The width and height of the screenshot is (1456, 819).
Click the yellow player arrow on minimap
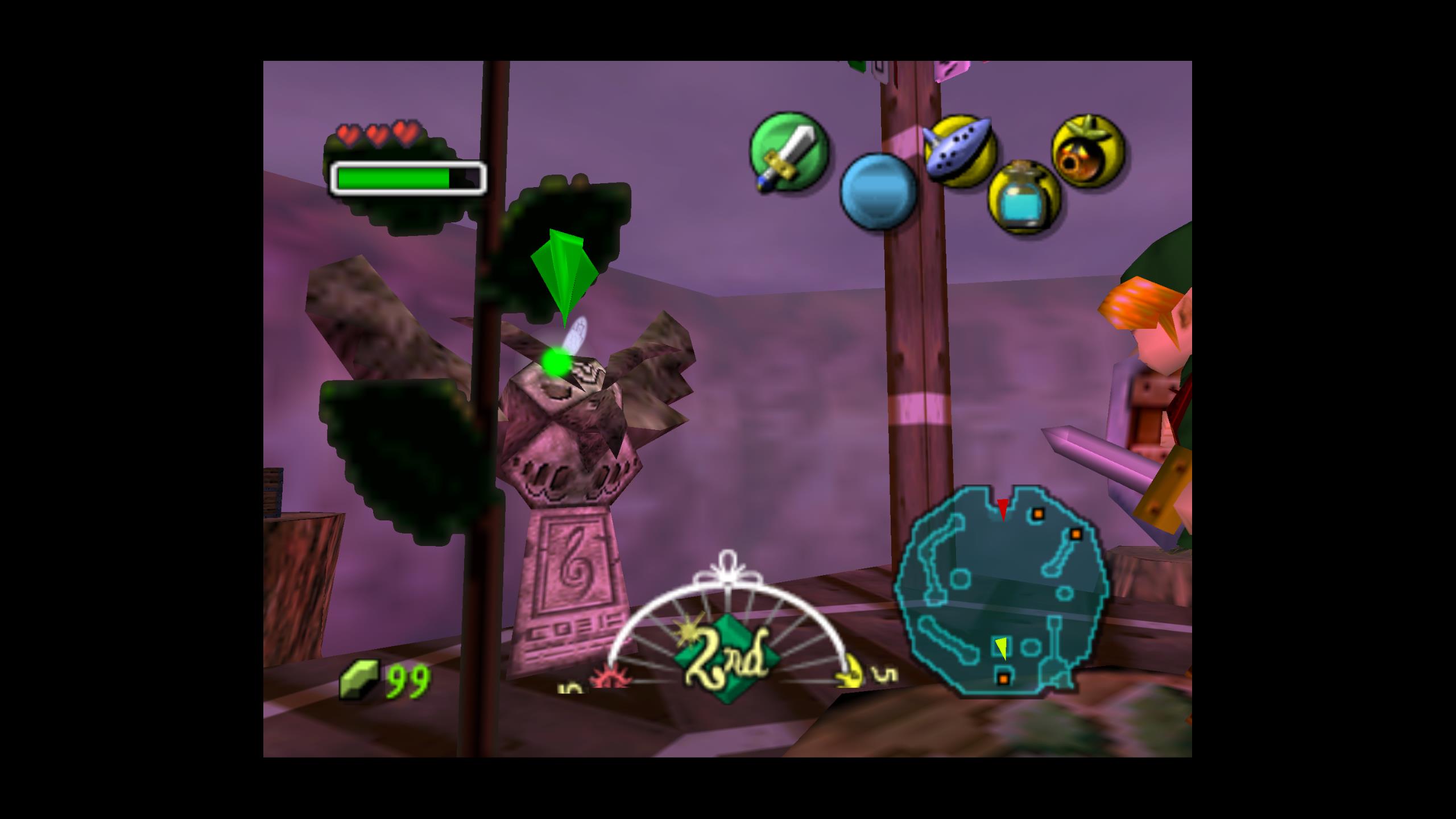(1001, 648)
